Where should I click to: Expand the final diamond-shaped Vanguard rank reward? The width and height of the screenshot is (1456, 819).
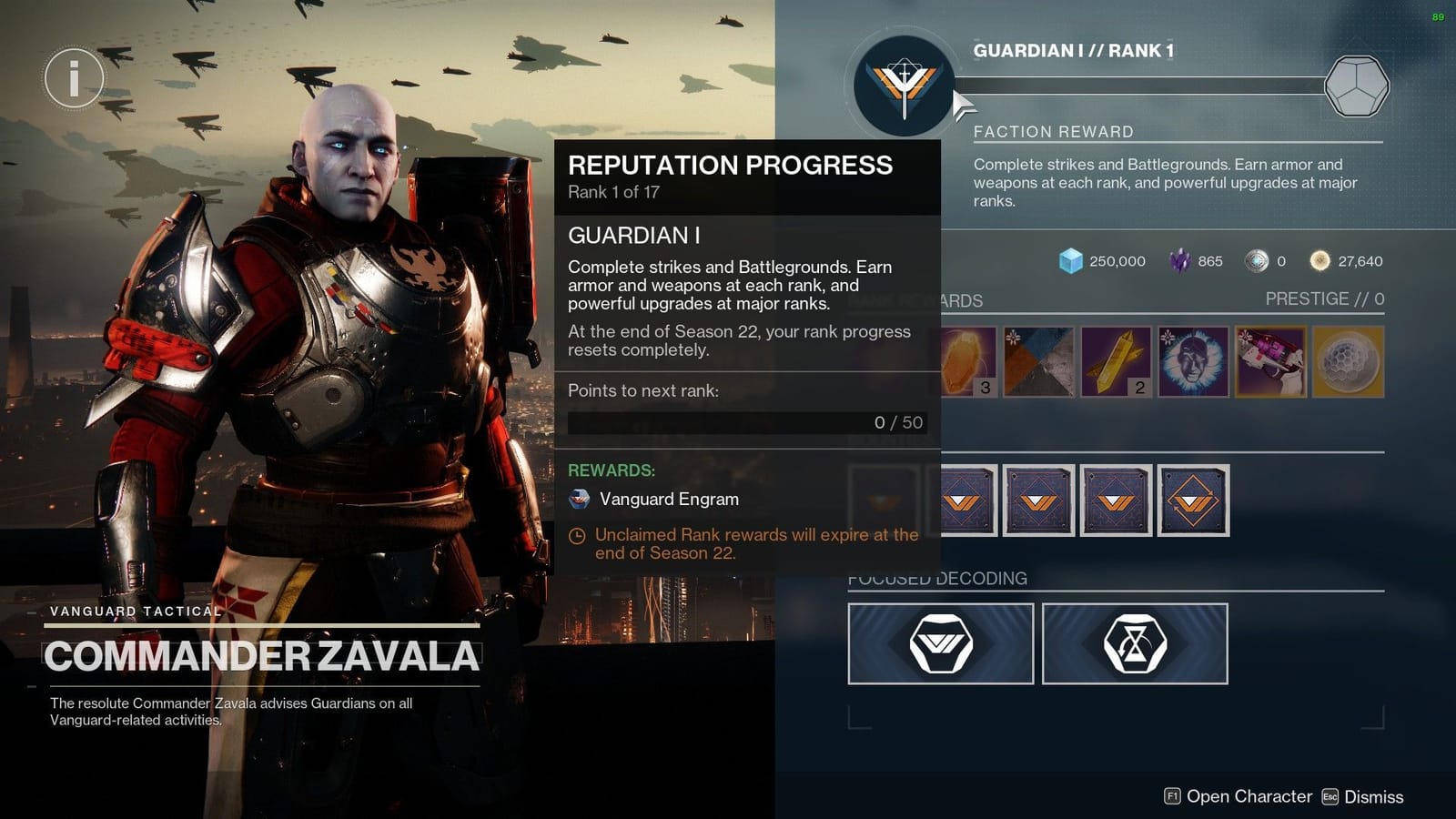click(x=1193, y=500)
